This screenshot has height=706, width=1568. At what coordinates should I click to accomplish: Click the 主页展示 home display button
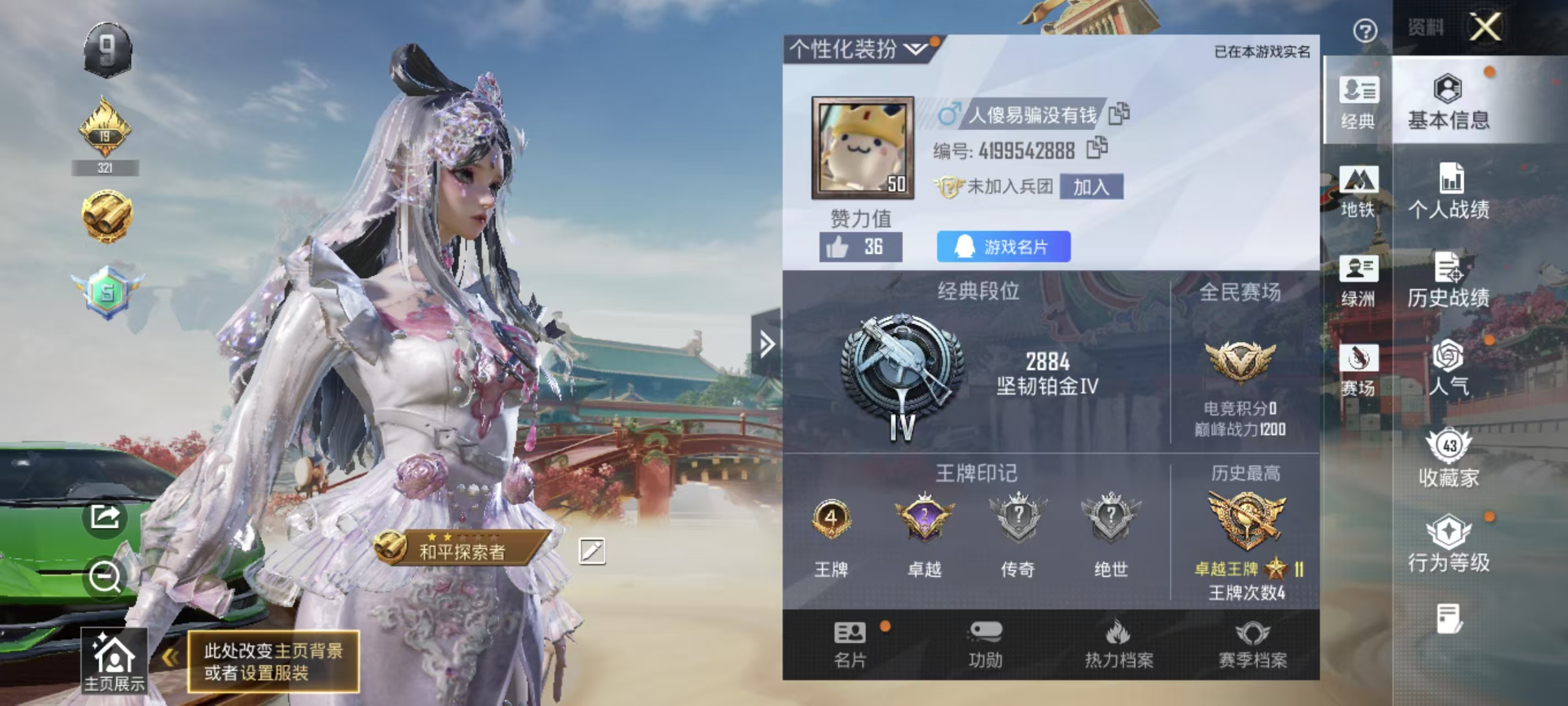tap(114, 662)
